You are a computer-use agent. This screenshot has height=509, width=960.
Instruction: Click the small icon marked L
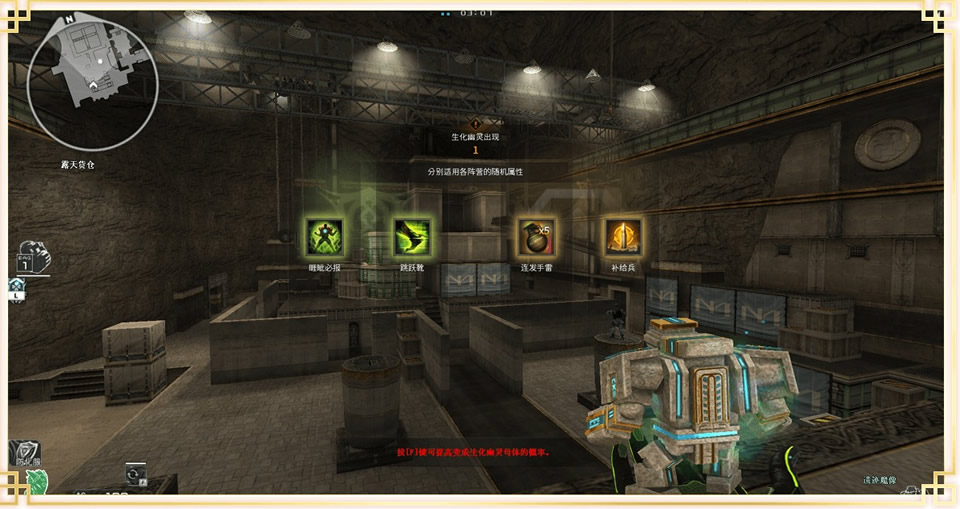click(17, 290)
